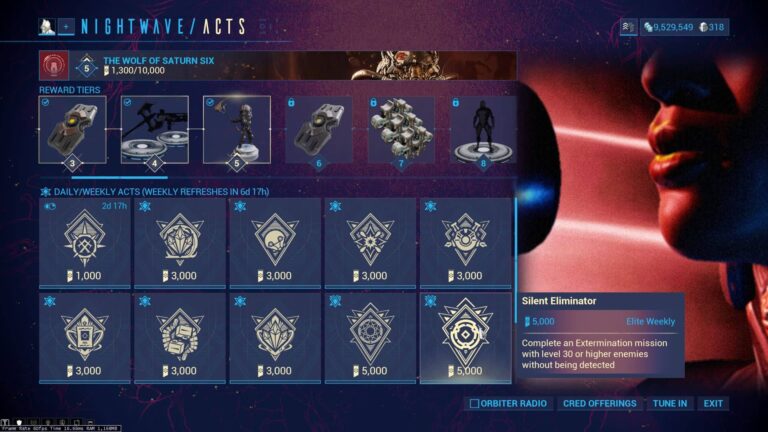Click the plus button beside the avatar
The width and height of the screenshot is (768, 432).
tap(66, 27)
